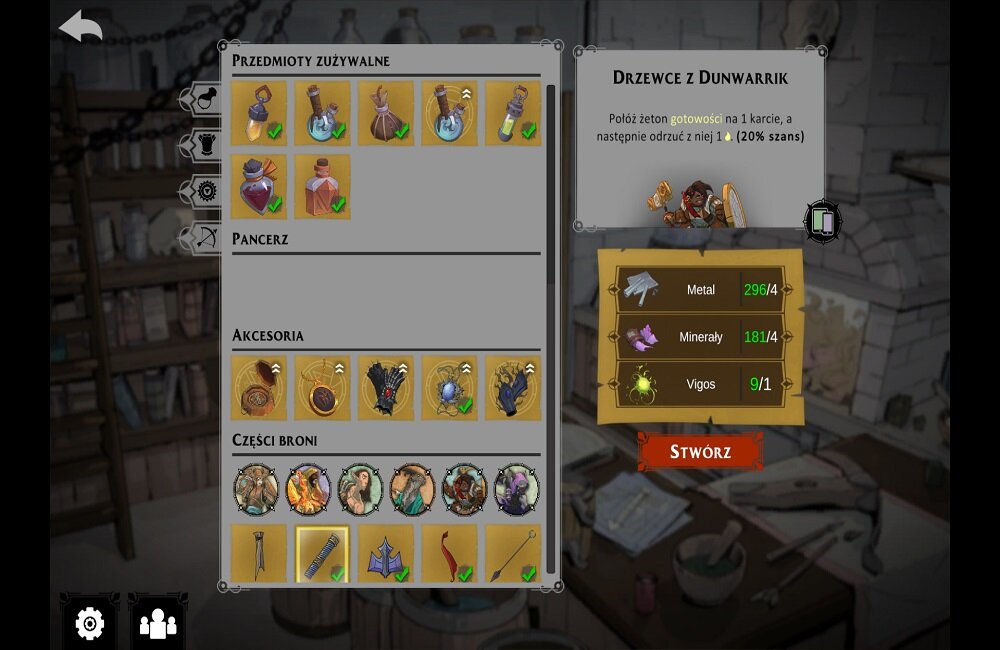
Task: Select the brown tied pouch consumable
Action: (386, 113)
